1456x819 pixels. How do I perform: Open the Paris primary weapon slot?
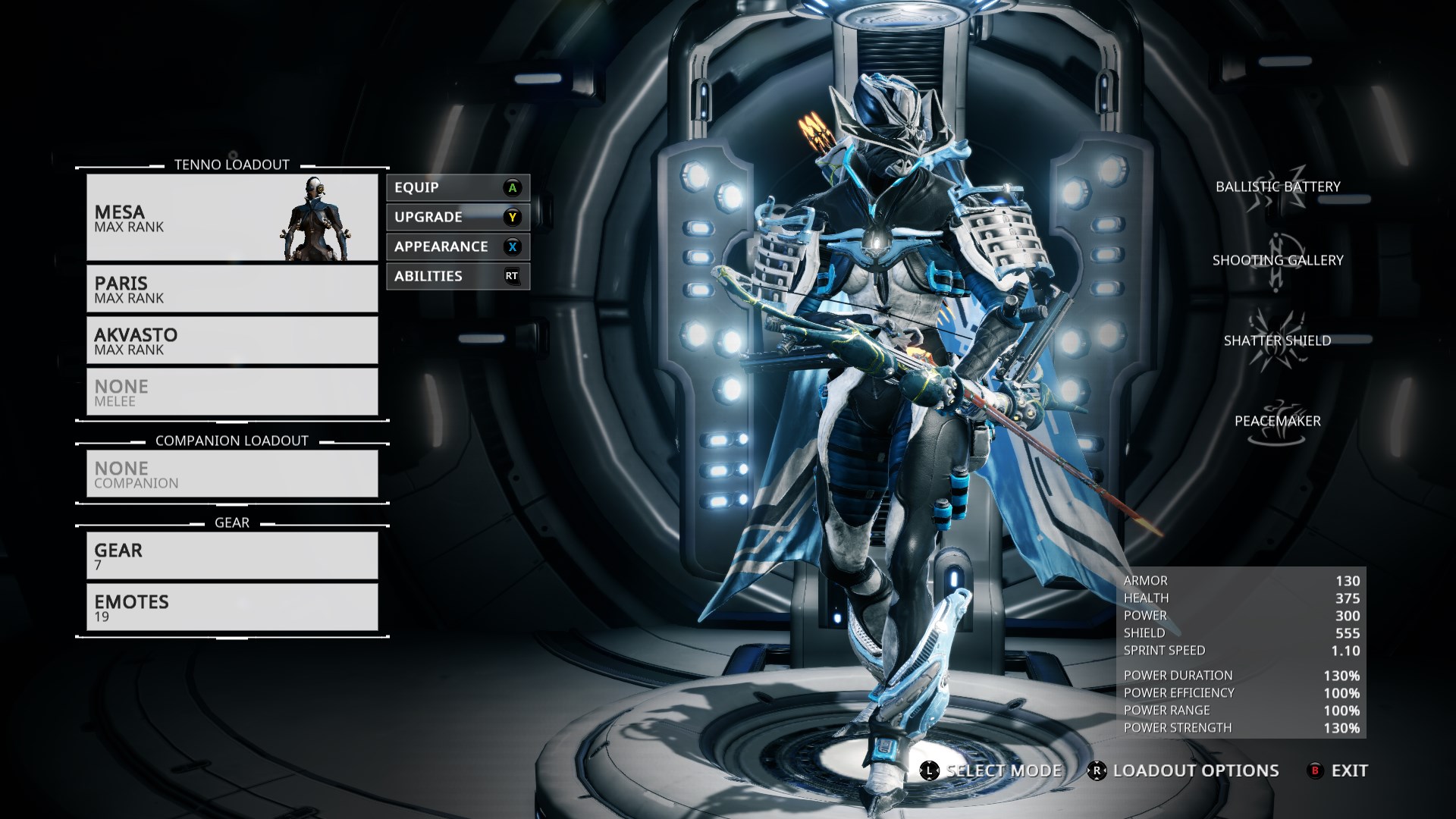tap(232, 289)
